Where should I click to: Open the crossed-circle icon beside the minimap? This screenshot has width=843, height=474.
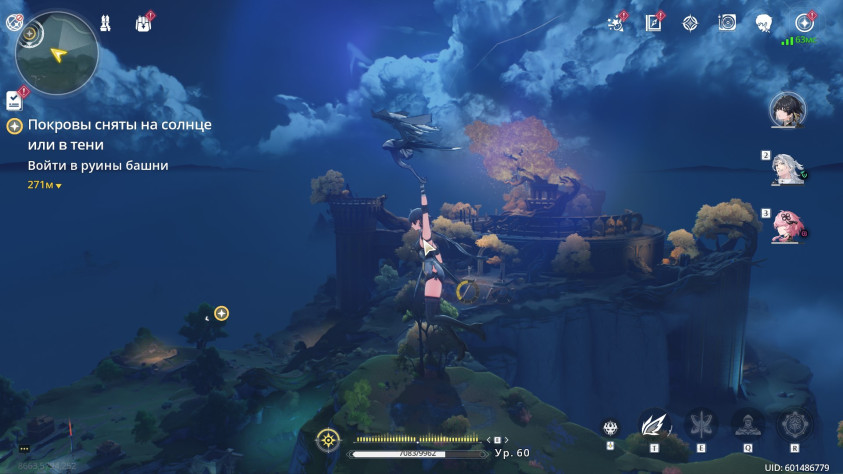[14, 22]
